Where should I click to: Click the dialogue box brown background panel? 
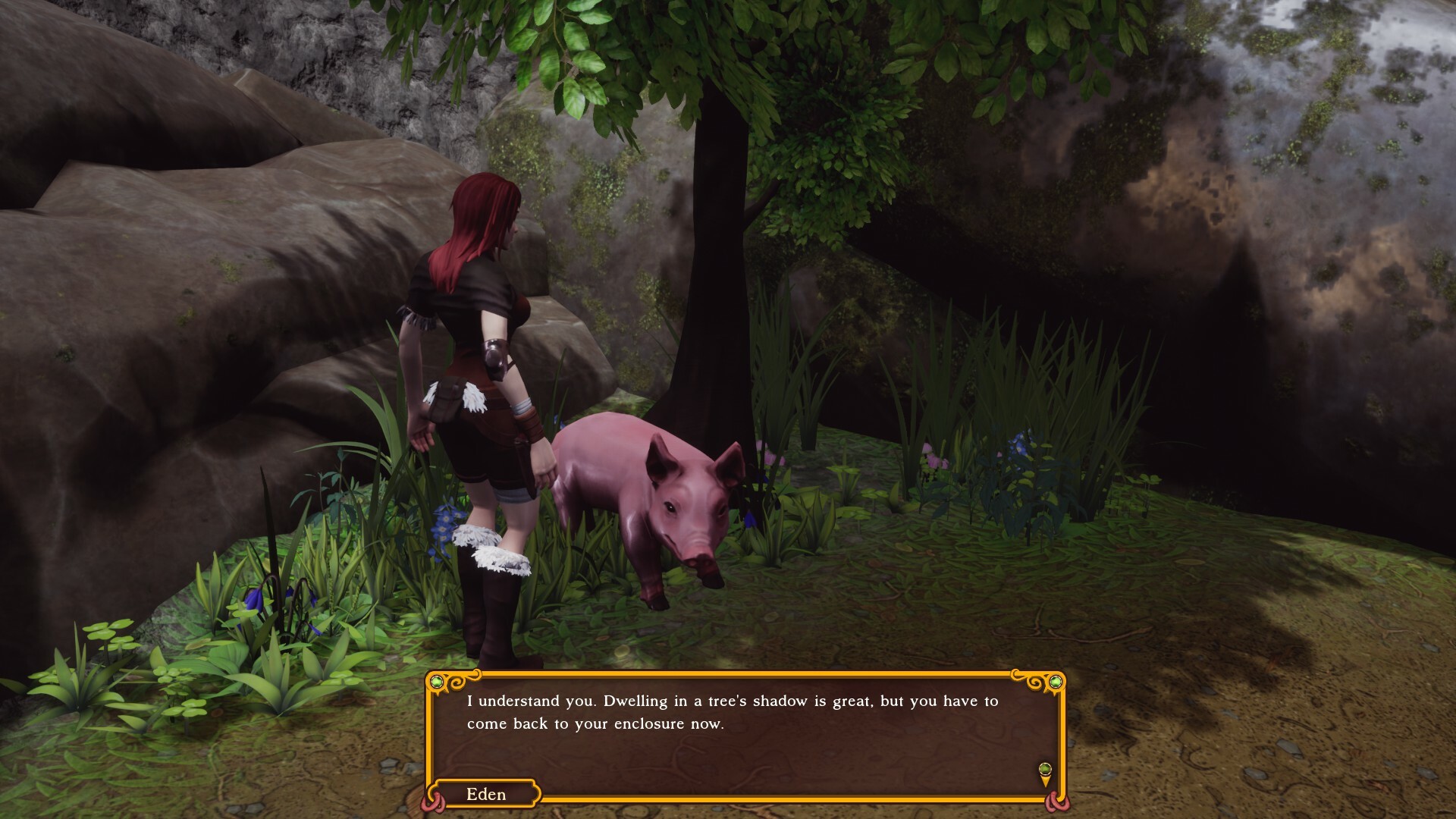pos(758,758)
